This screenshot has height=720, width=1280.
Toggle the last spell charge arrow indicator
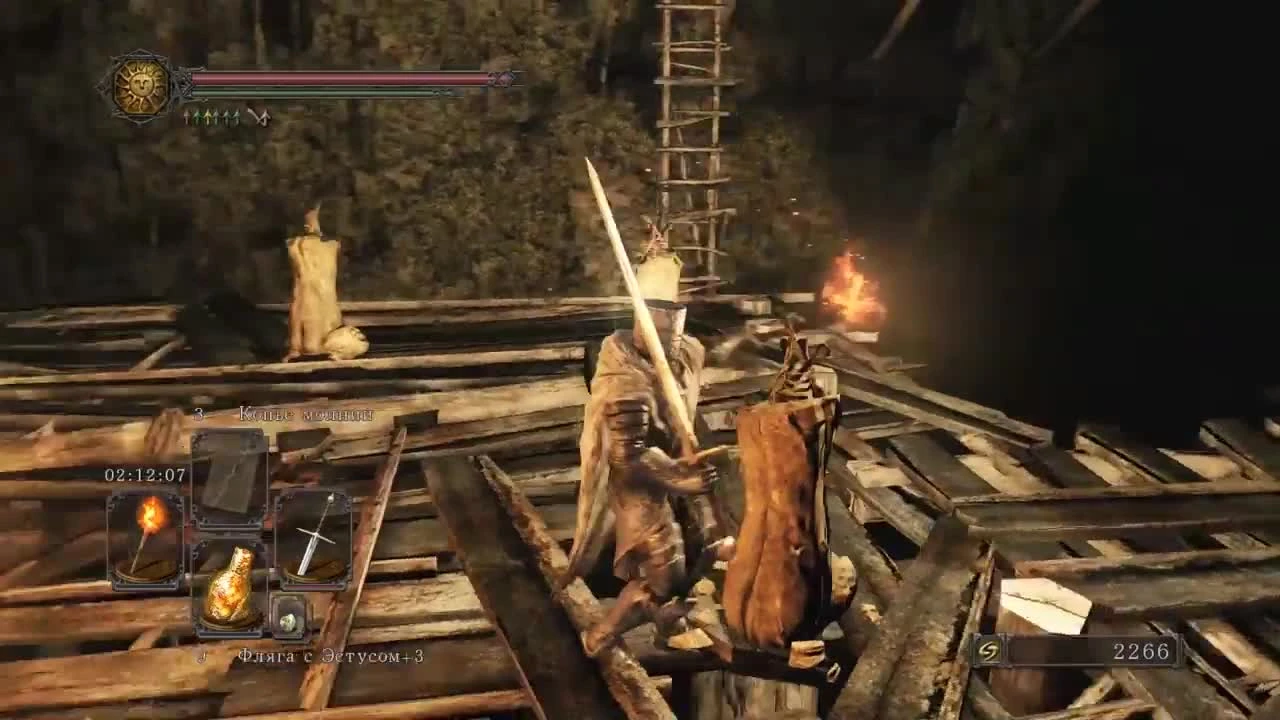click(239, 117)
